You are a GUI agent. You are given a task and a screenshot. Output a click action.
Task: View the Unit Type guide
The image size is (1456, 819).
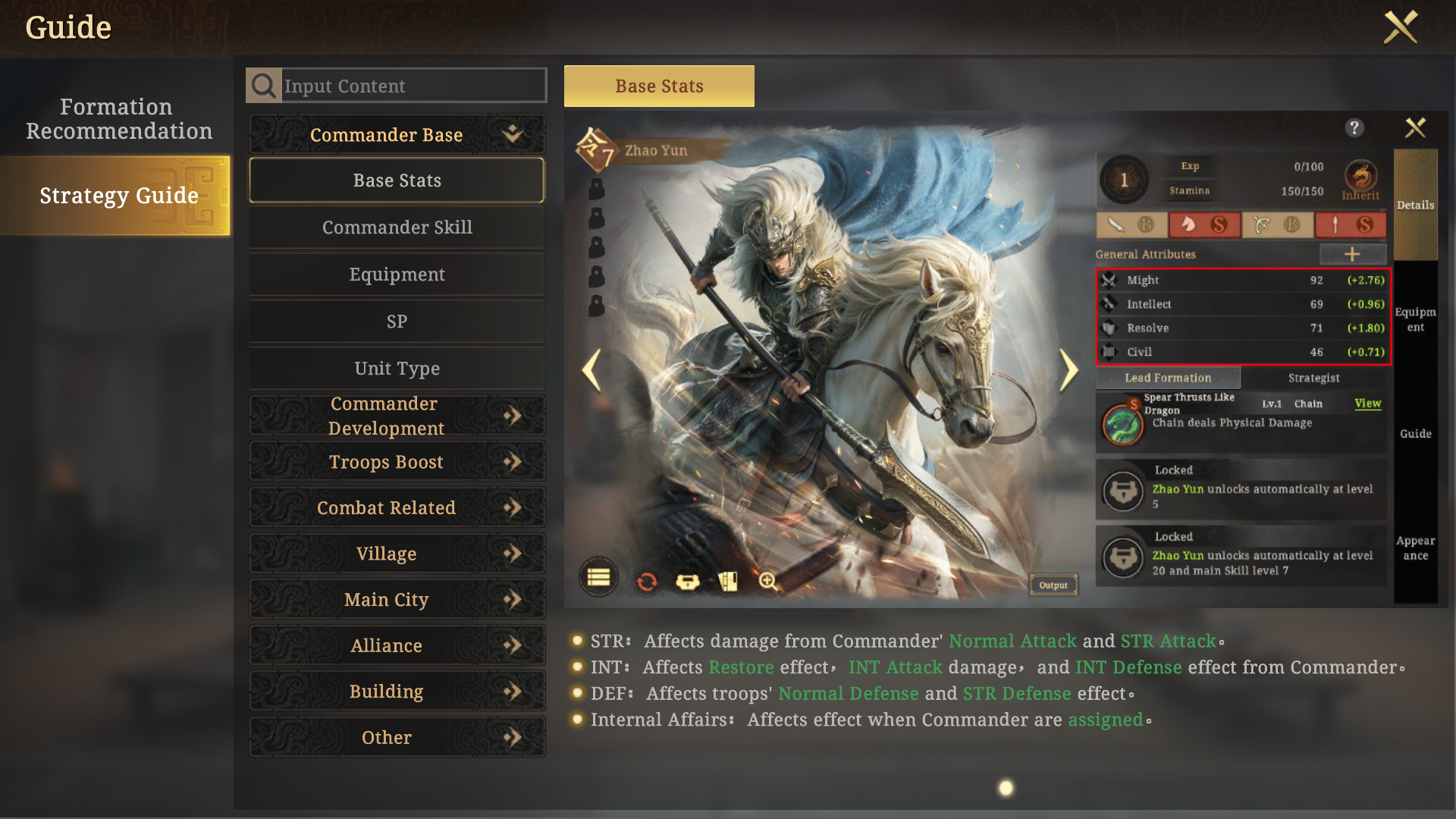397,369
